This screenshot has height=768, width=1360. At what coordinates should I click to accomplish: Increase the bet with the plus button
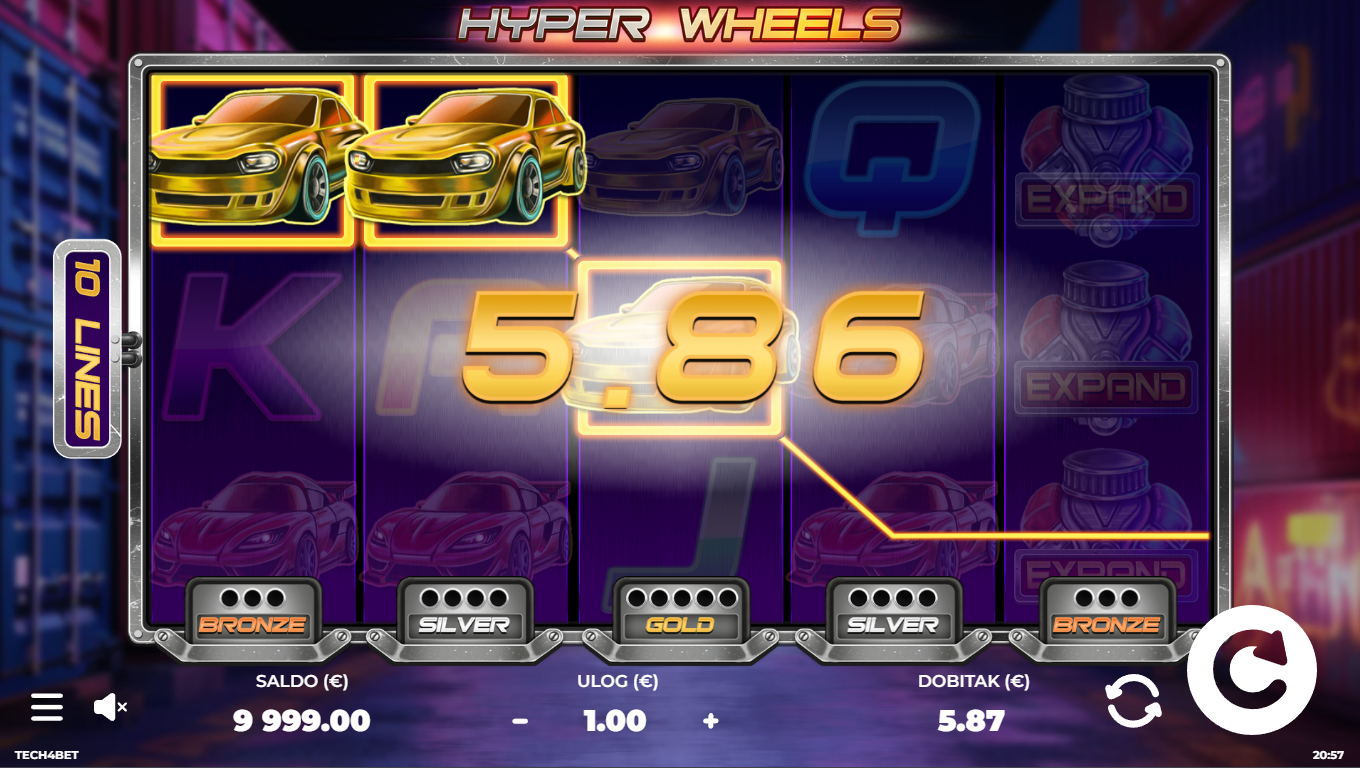710,721
